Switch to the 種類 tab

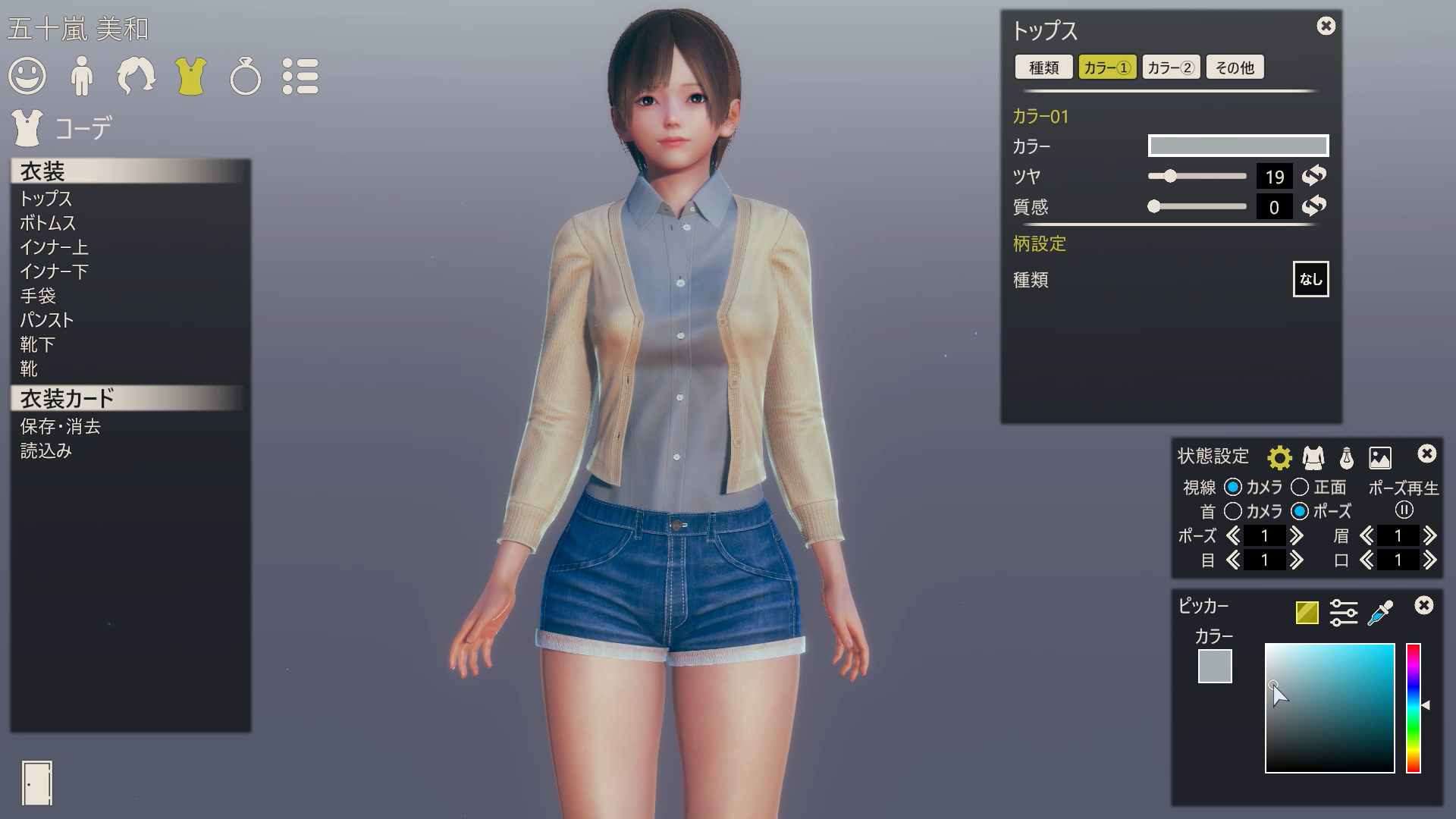click(1043, 67)
